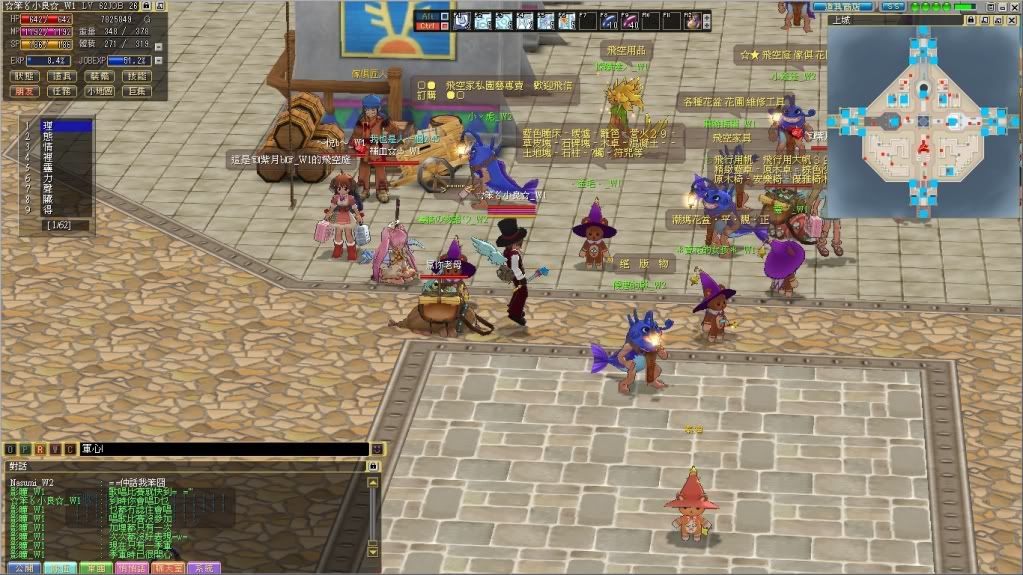The height and width of the screenshot is (575, 1023).
Task: Toggle the chat window lock icon
Action: (373, 466)
